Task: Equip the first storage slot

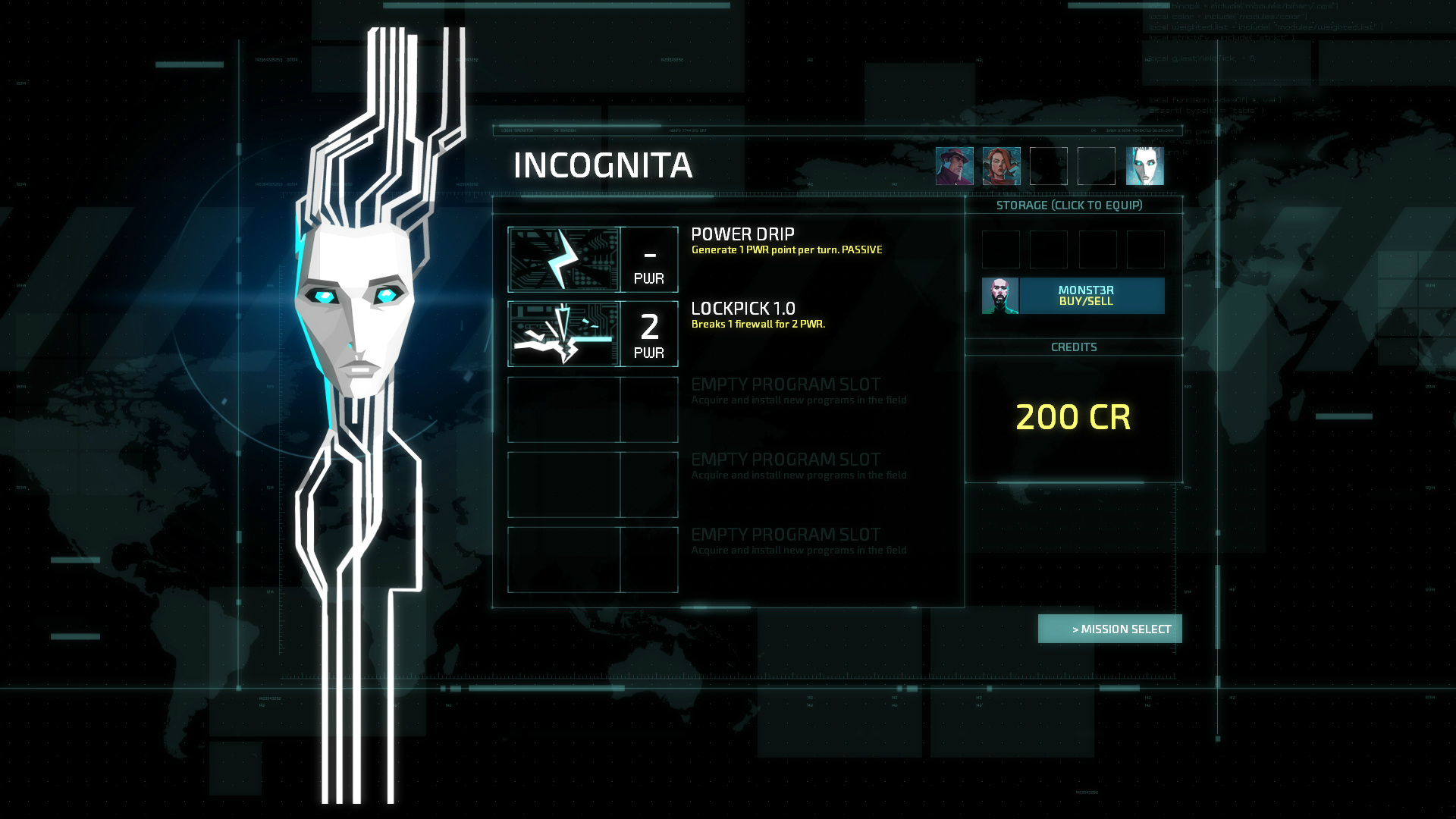Action: 1001,249
